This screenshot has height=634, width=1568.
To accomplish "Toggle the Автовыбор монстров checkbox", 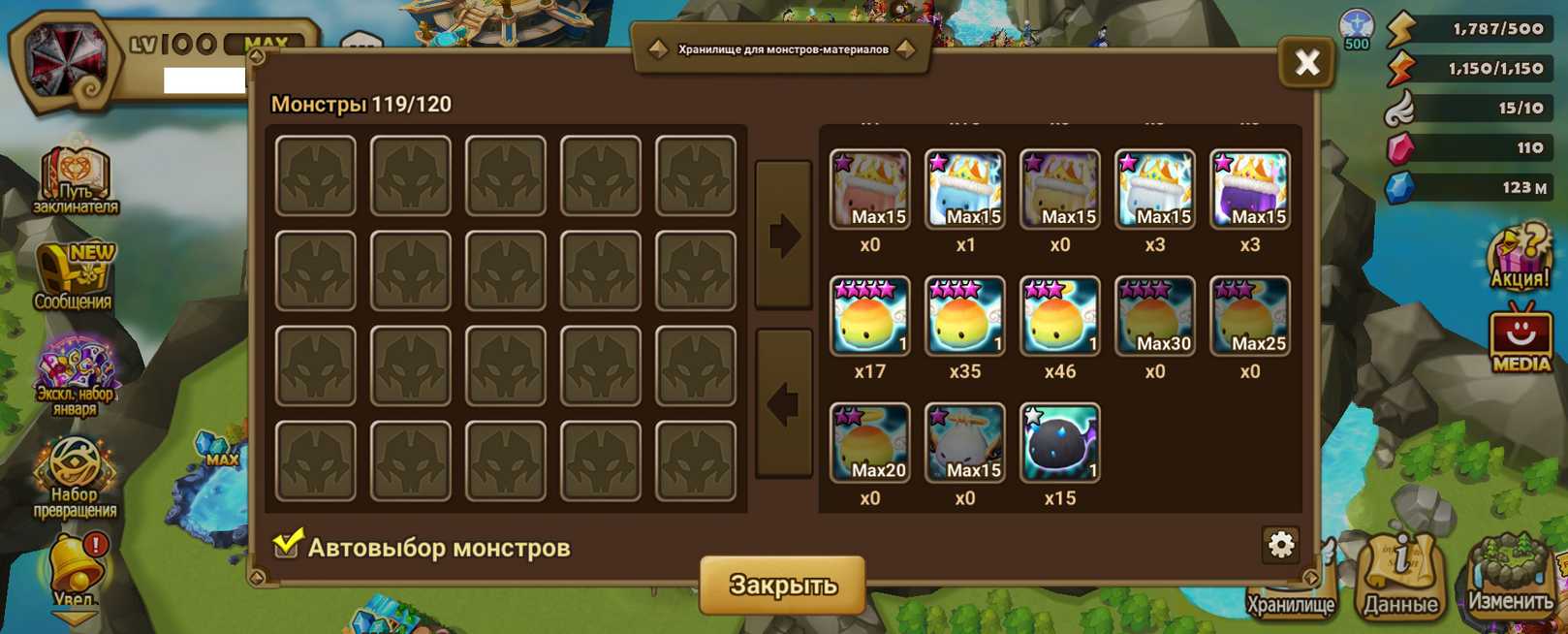I will pyautogui.click(x=287, y=545).
